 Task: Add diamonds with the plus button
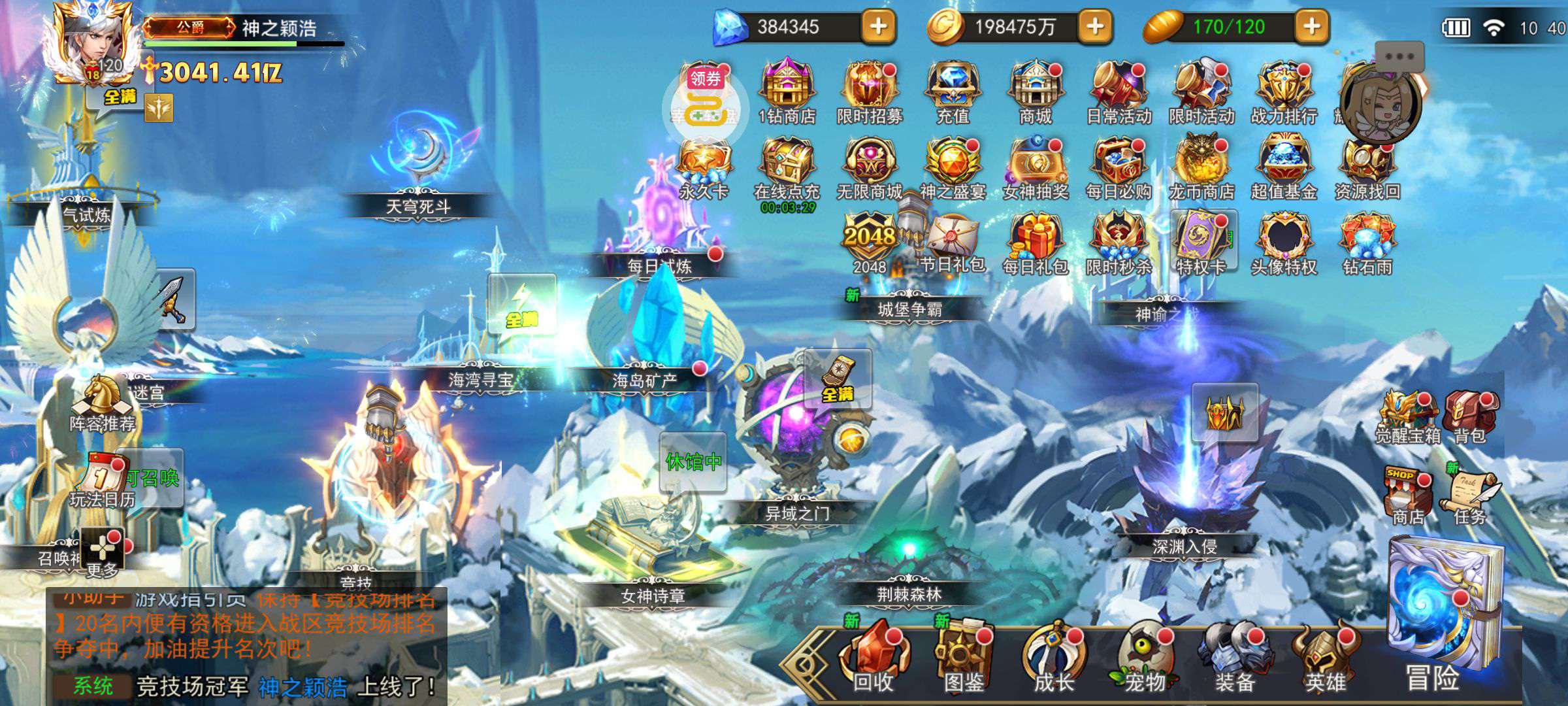pos(879,27)
